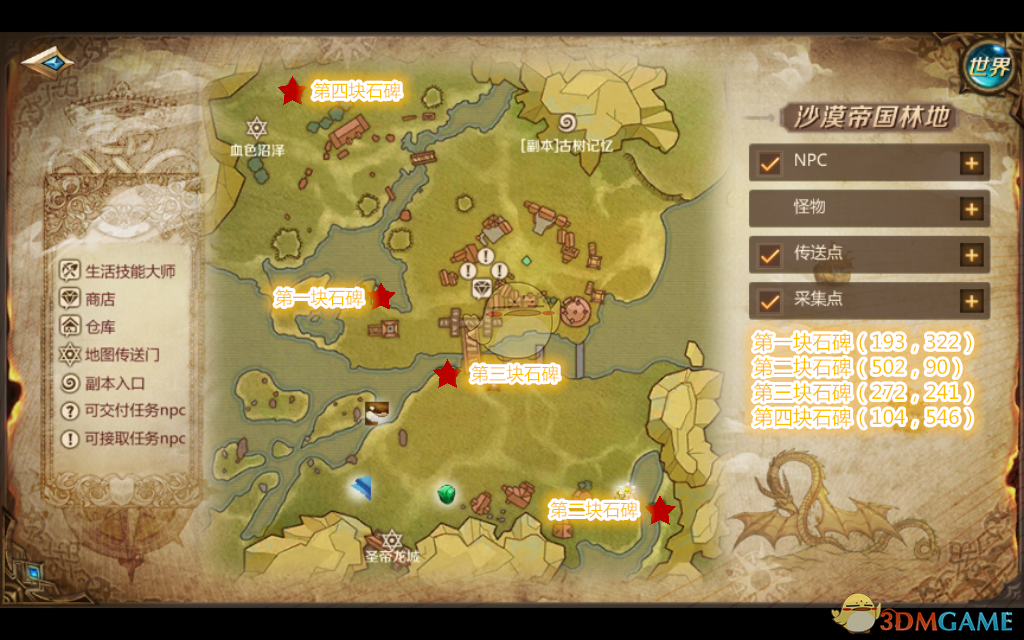Toggle the 采集点 gathering point checkbox
This screenshot has width=1024, height=640.
769,300
